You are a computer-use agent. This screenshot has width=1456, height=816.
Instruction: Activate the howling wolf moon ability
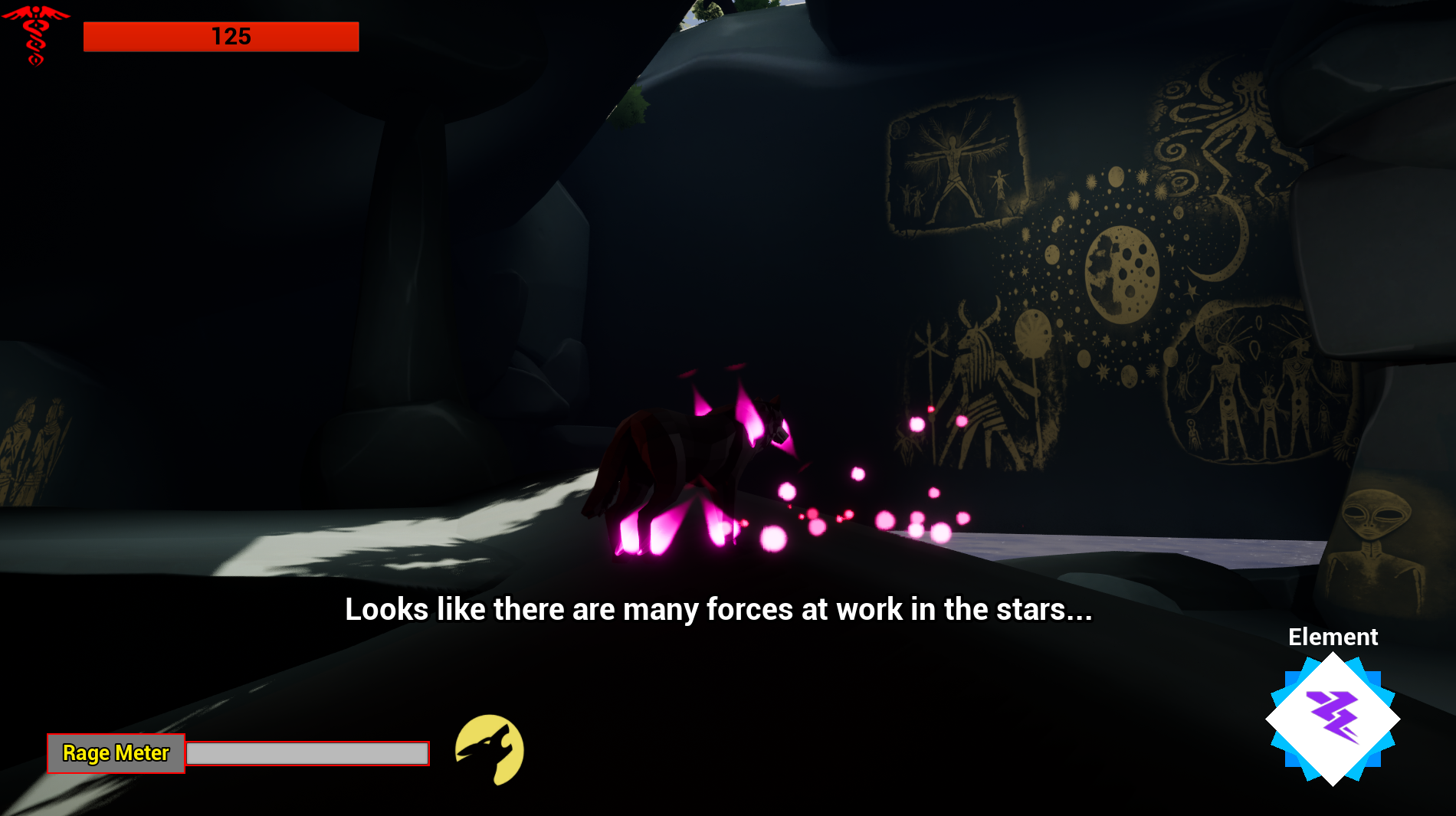click(x=490, y=749)
